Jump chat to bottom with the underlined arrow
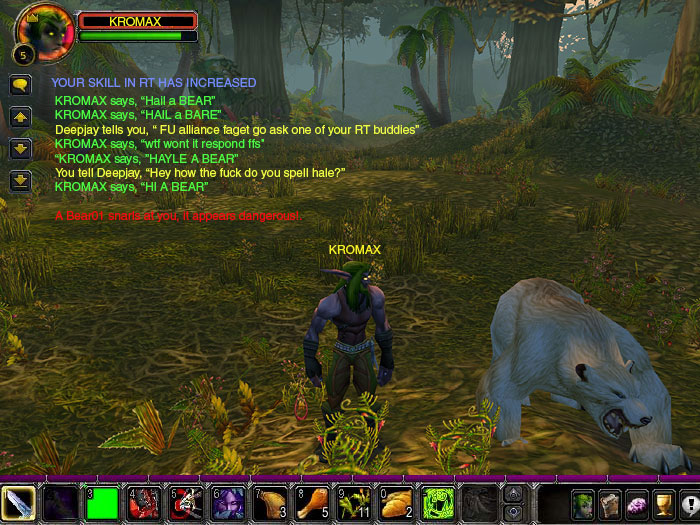Viewport: 700px width, 525px height. tap(19, 180)
